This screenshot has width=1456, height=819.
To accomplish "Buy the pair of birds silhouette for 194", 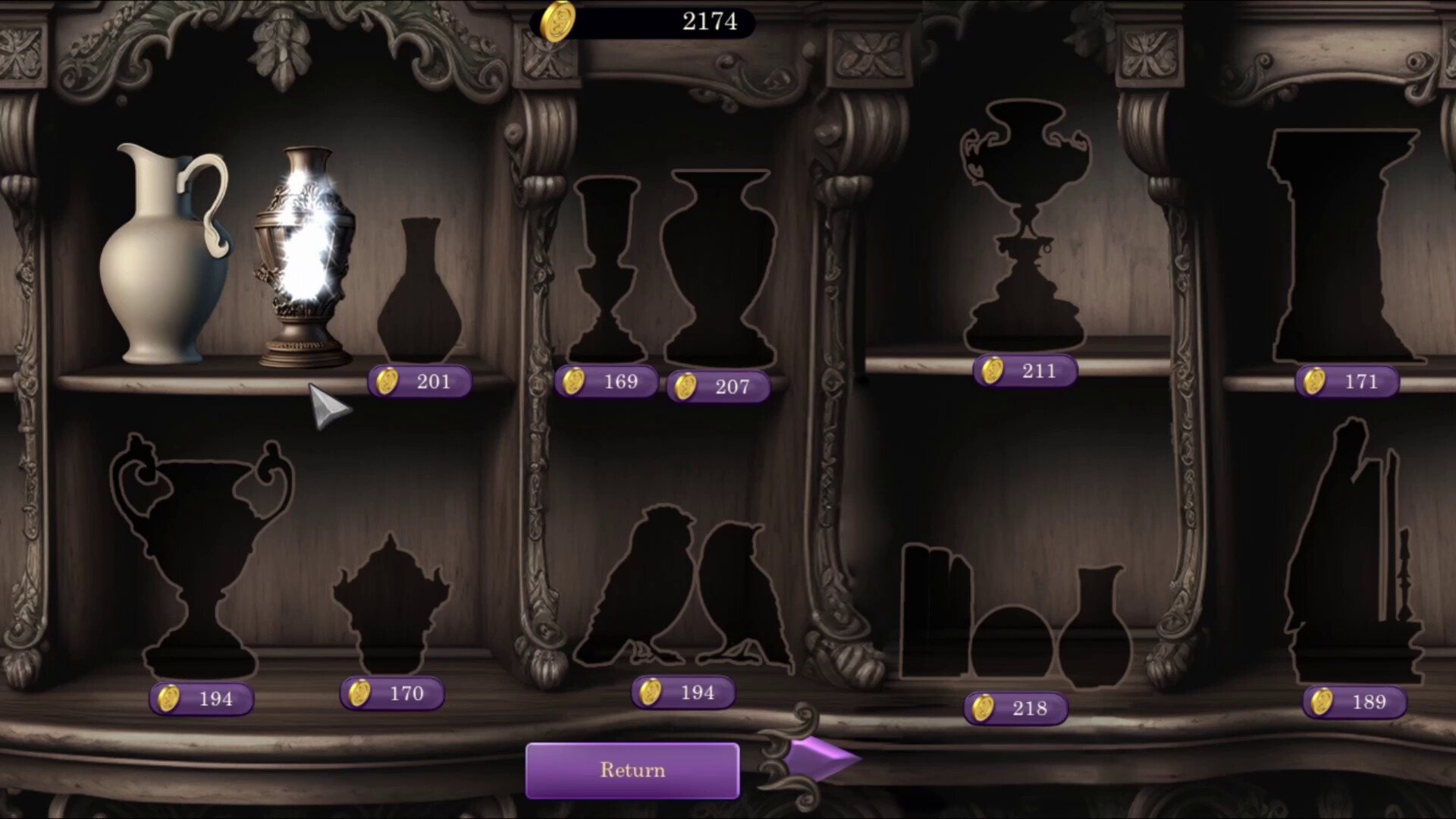I will coord(682,692).
